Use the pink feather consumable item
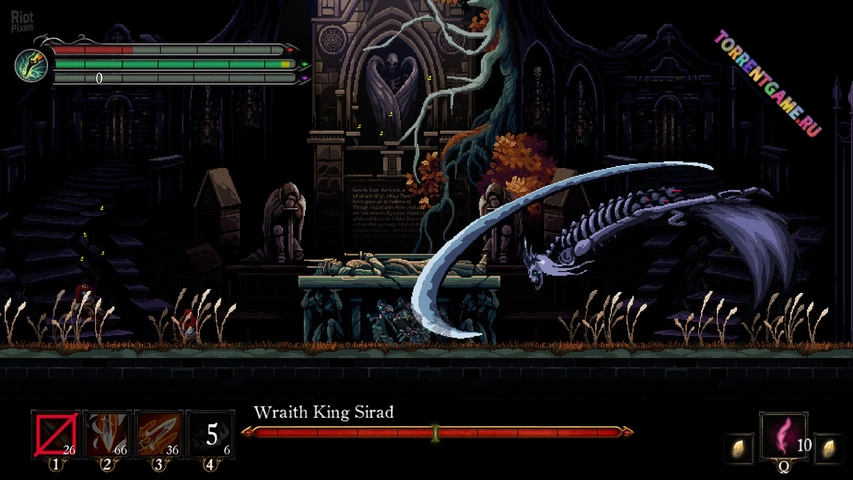Image resolution: width=853 pixels, height=480 pixels. pyautogui.click(x=785, y=437)
